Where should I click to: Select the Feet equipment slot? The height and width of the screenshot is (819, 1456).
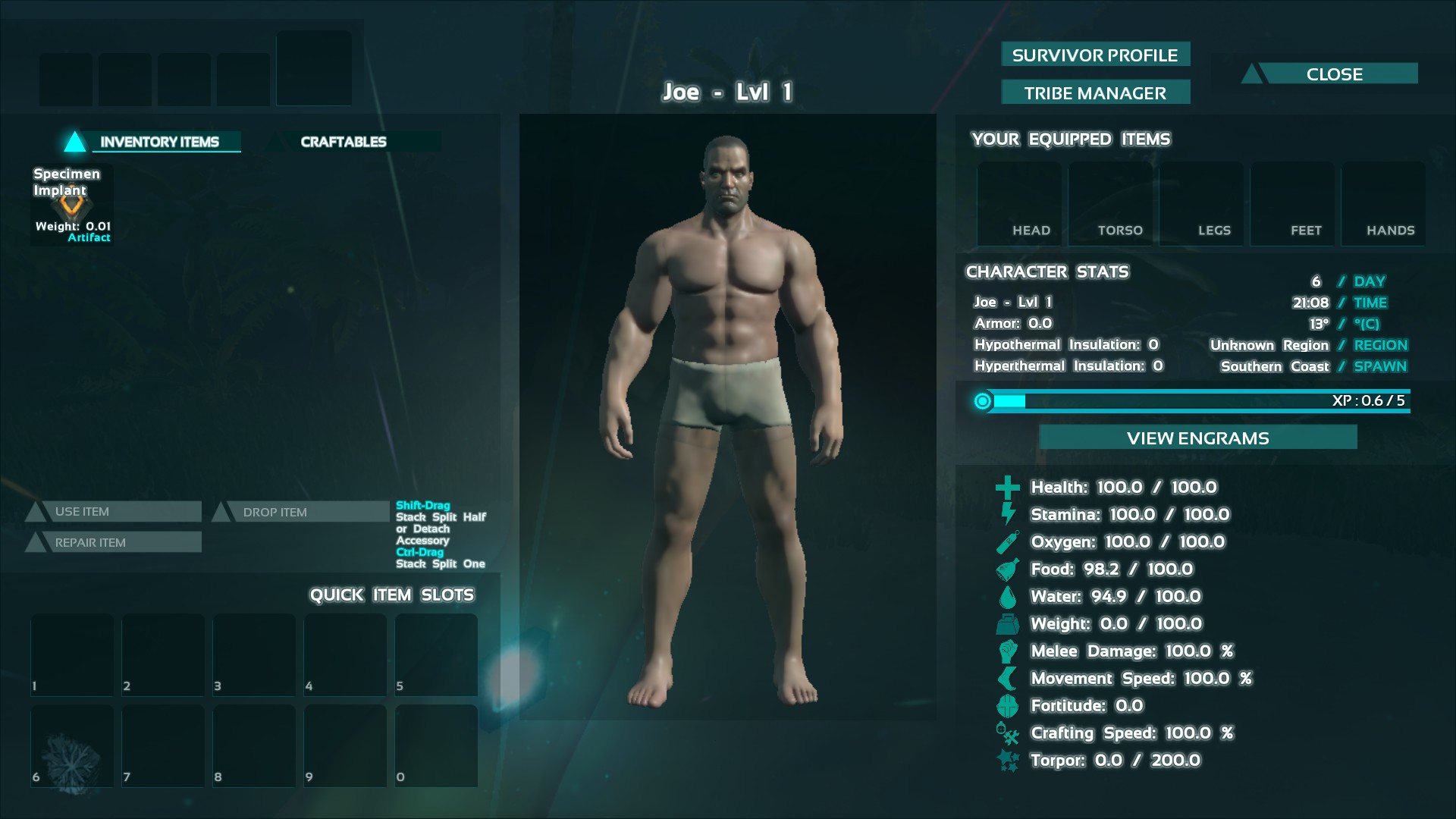pos(1292,203)
